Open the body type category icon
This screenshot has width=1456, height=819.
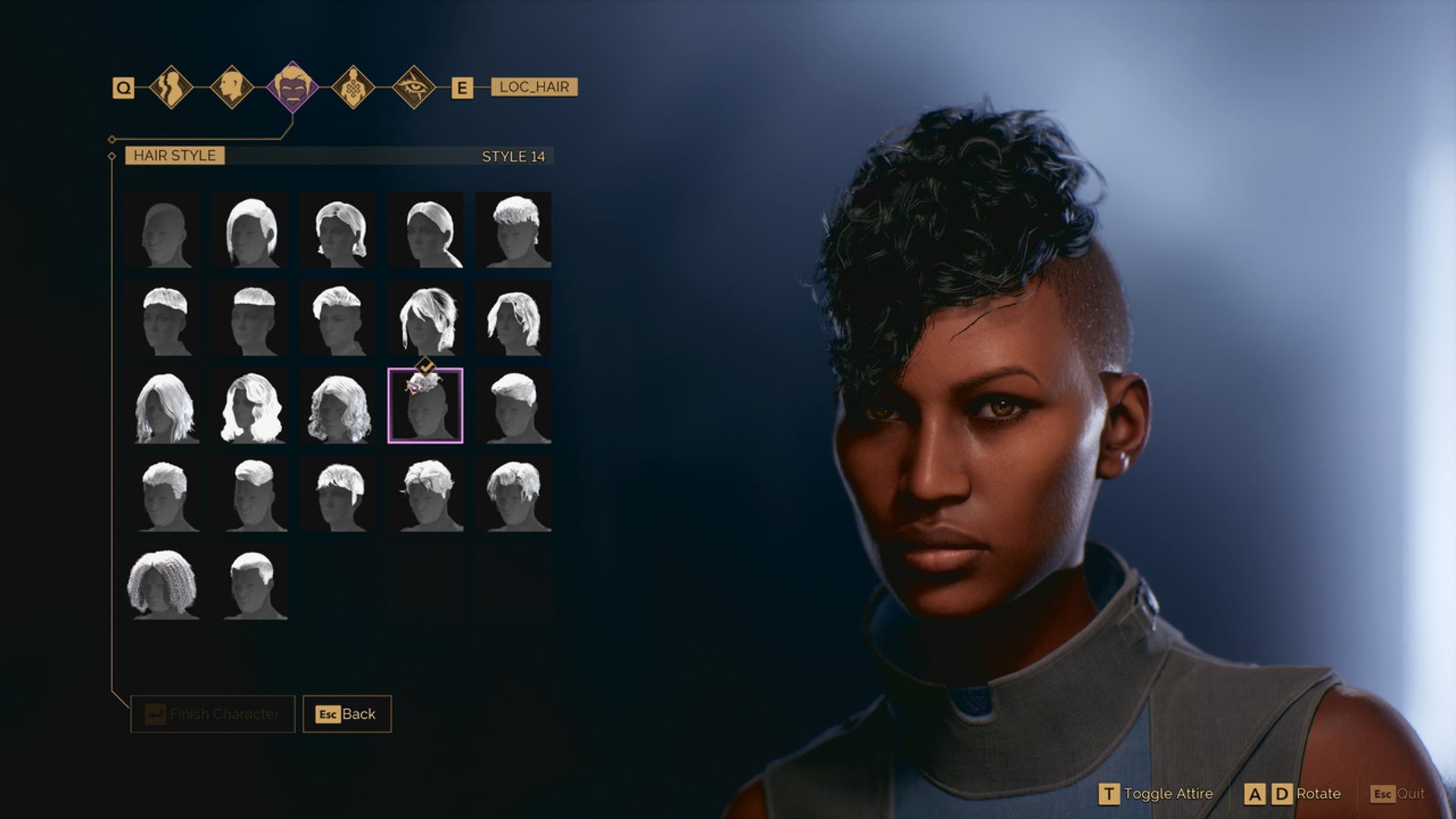(x=173, y=87)
